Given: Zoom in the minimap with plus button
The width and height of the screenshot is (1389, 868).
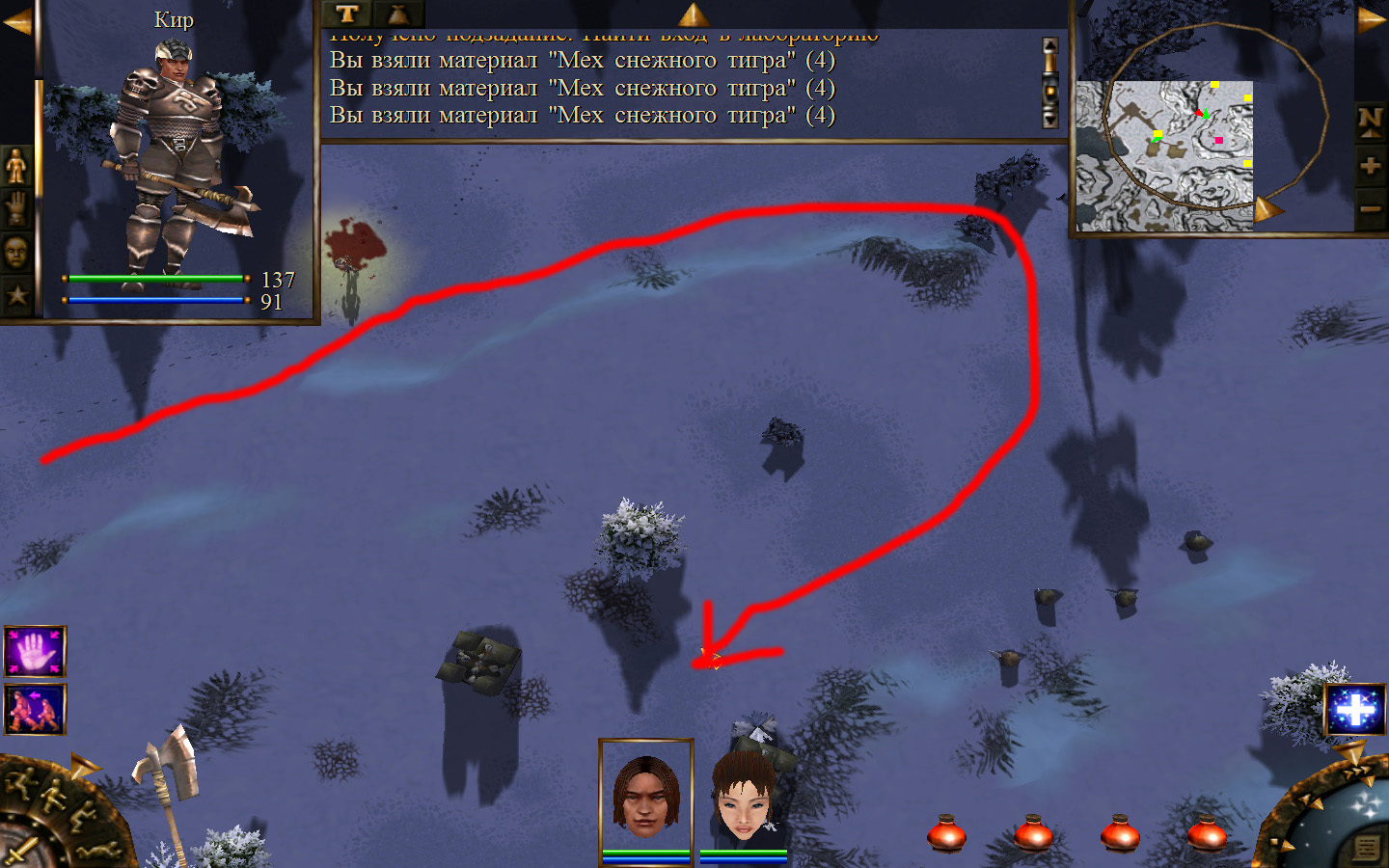Looking at the screenshot, I should point(1371,166).
